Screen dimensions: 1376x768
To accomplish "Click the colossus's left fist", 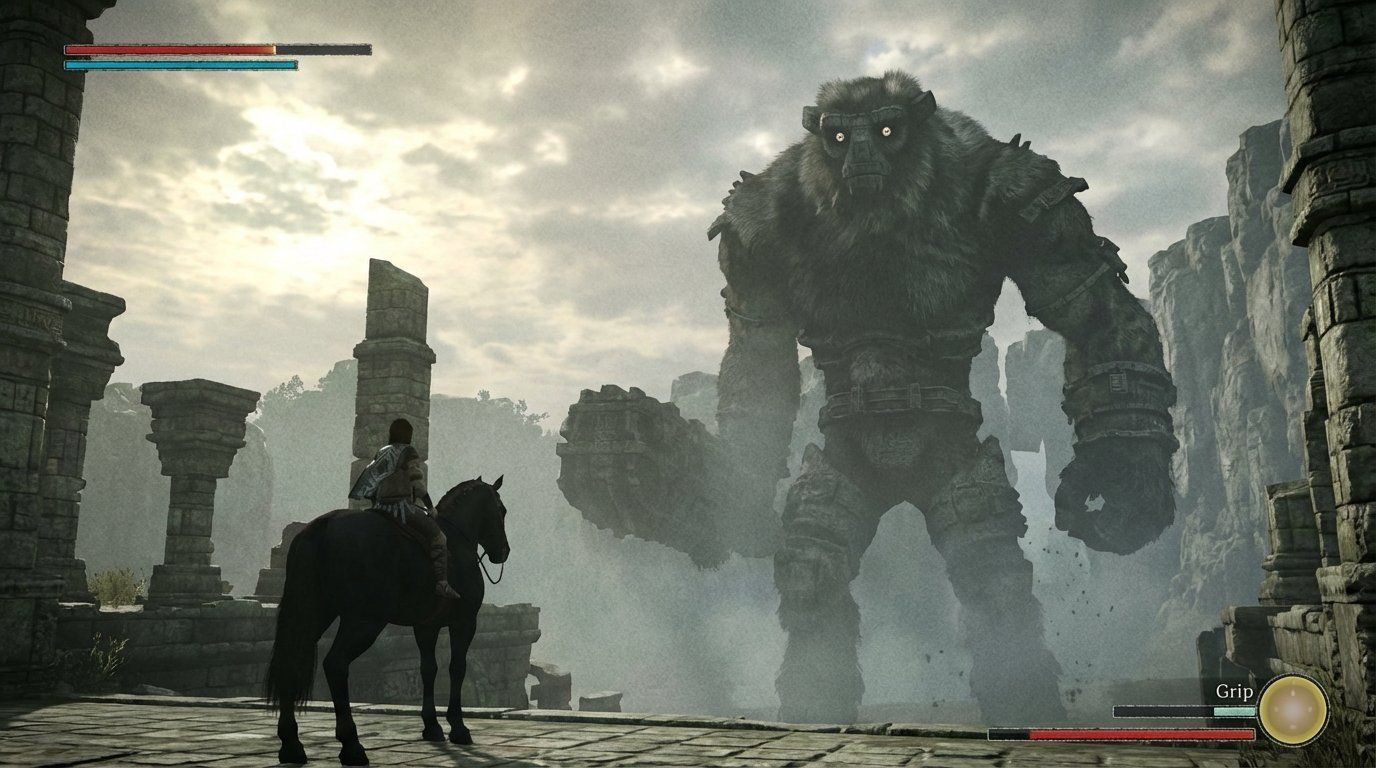I will coord(1090,500).
